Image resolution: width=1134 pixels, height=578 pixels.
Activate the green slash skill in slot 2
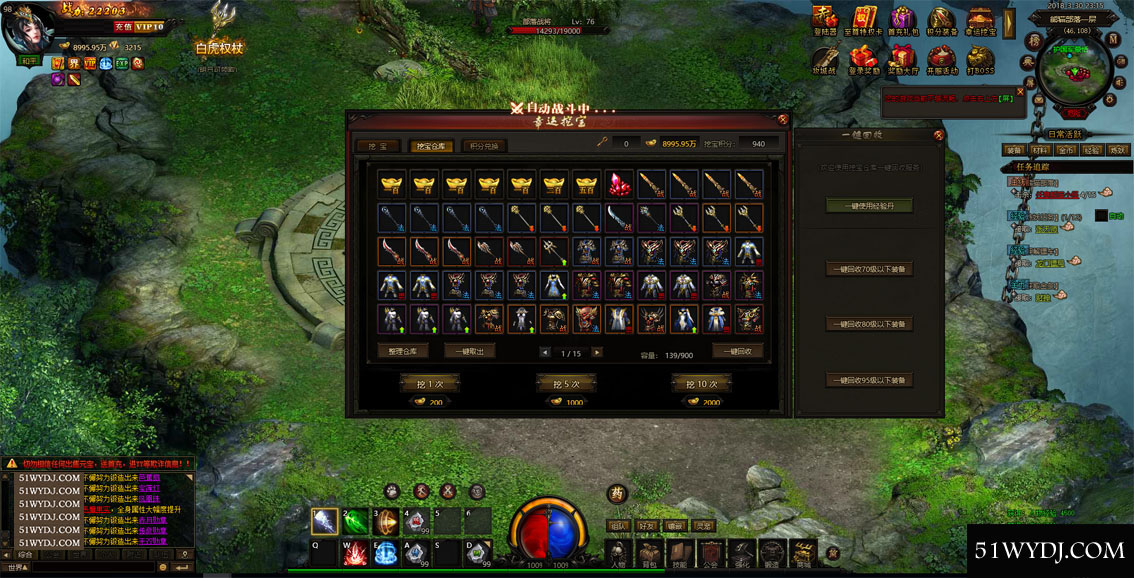[x=356, y=522]
